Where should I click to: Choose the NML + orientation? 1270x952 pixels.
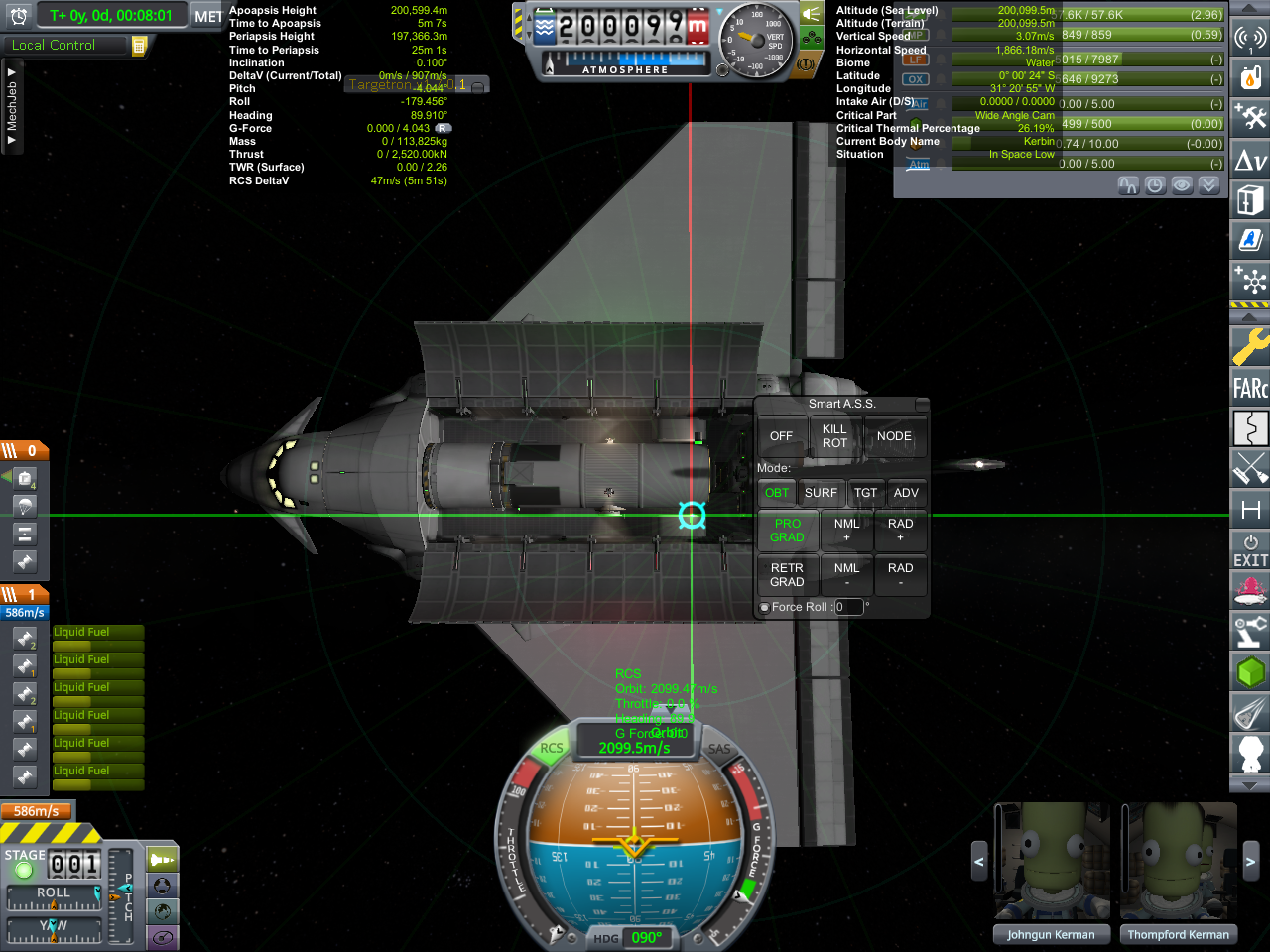coord(846,531)
